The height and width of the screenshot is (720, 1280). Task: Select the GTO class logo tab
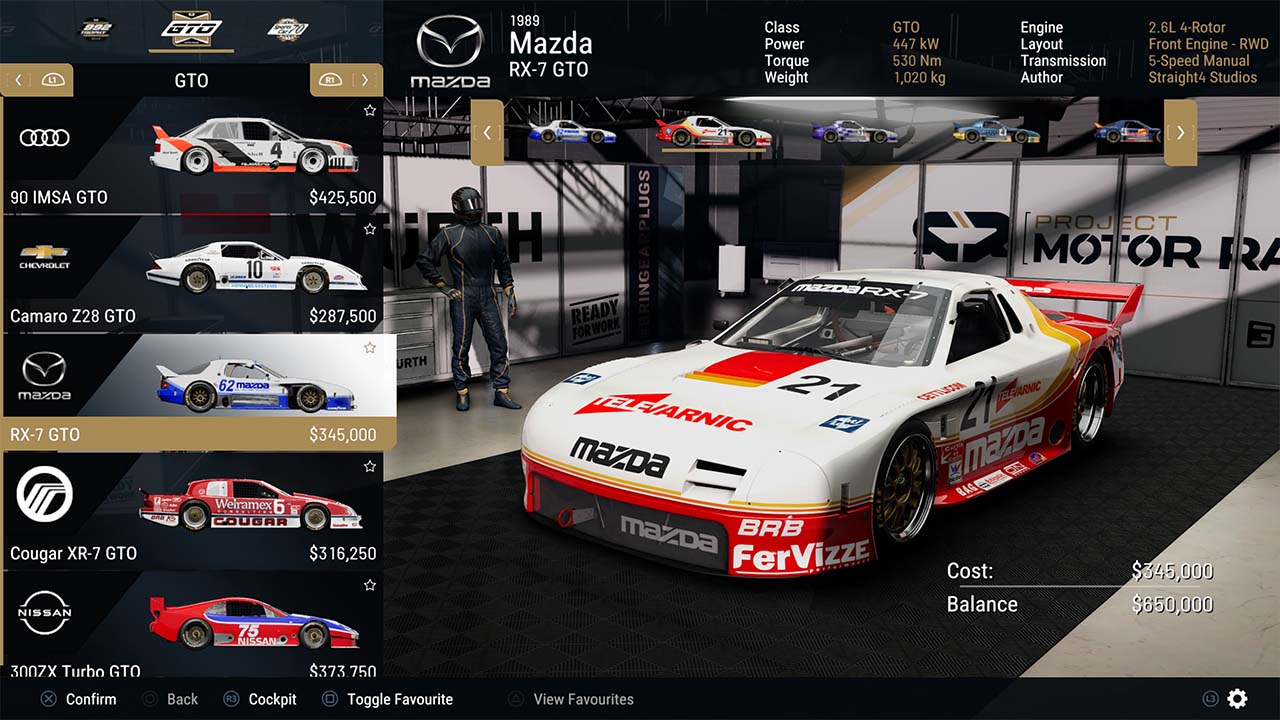(191, 28)
